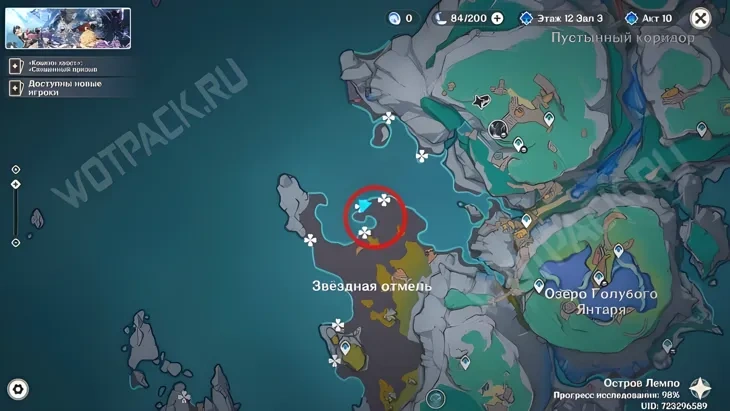Screen dimensions: 730x411
Task: Click the map zoom slider handle
Action: pos(15,184)
